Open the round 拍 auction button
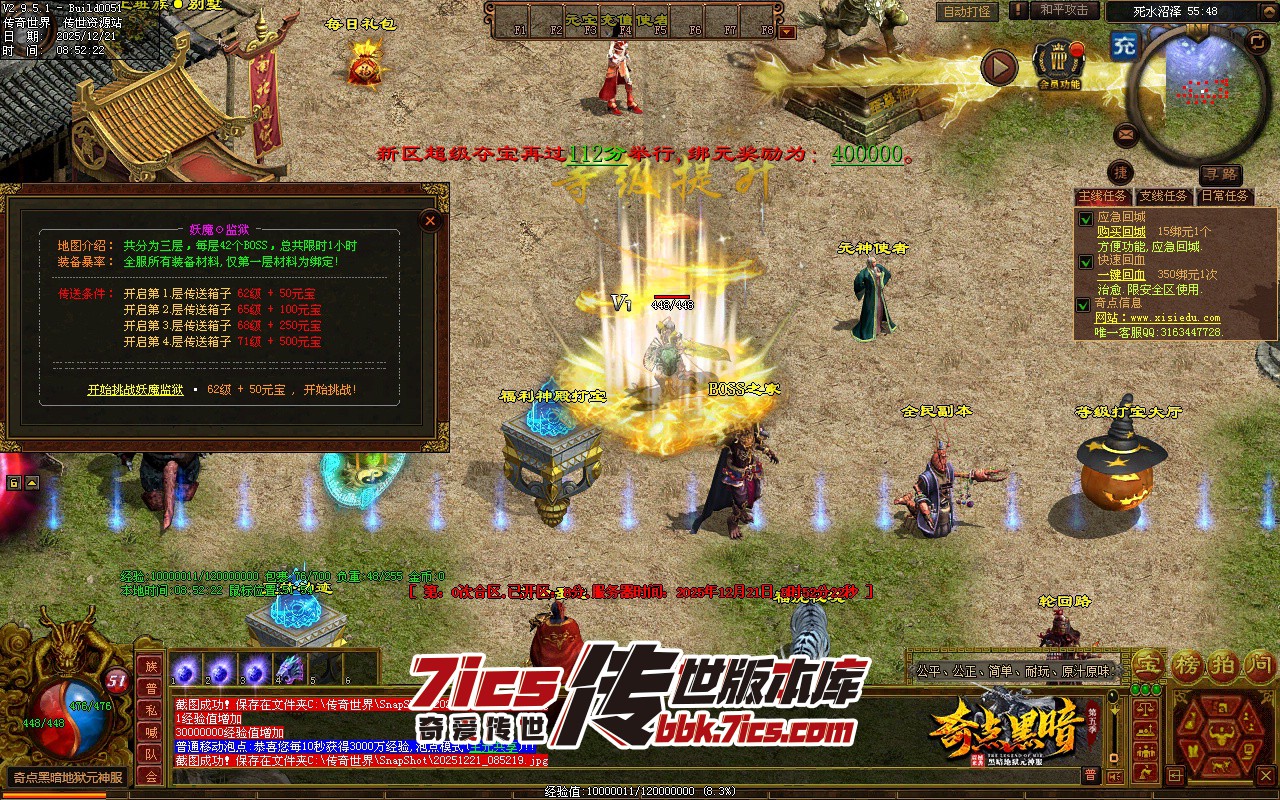The image size is (1280, 800). click(1224, 664)
